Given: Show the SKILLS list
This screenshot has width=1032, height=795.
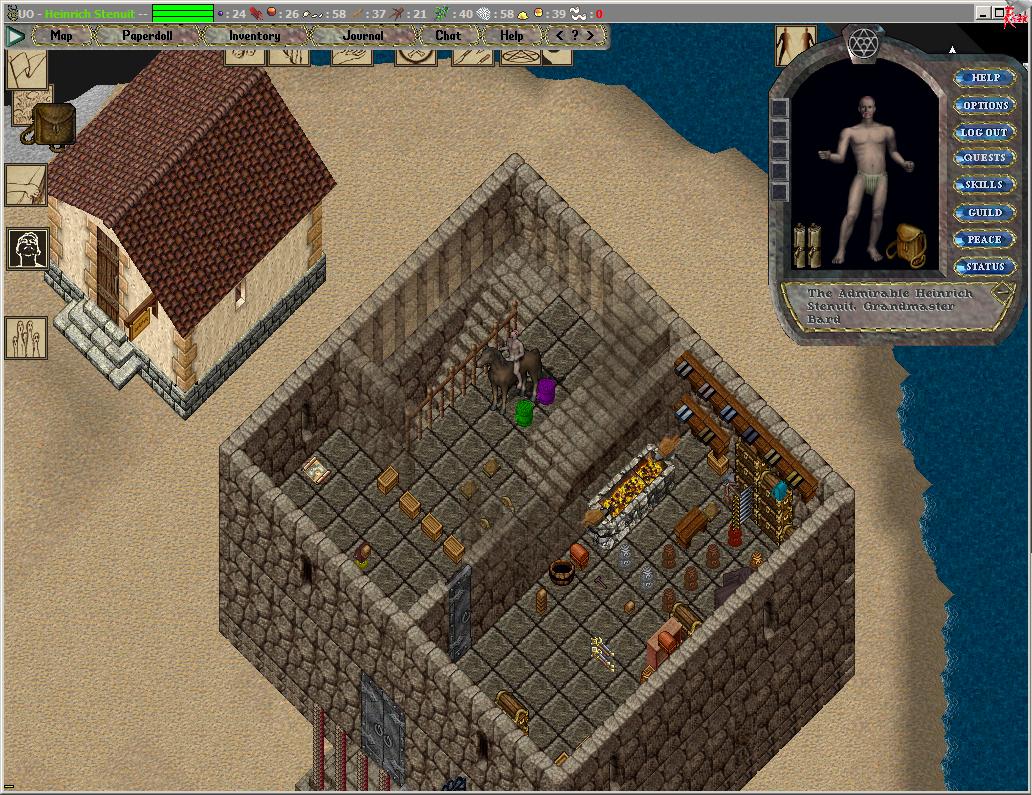Looking at the screenshot, I should point(984,185).
